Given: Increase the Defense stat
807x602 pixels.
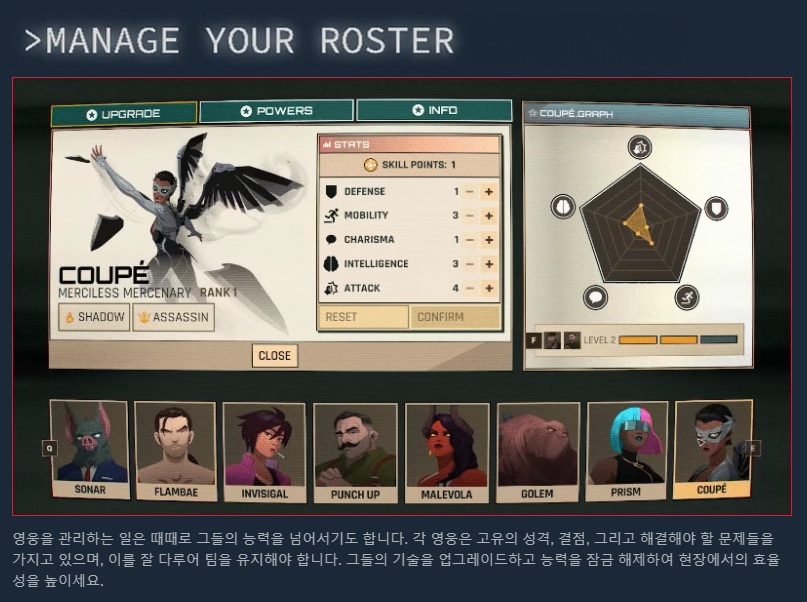Looking at the screenshot, I should click(x=489, y=192).
